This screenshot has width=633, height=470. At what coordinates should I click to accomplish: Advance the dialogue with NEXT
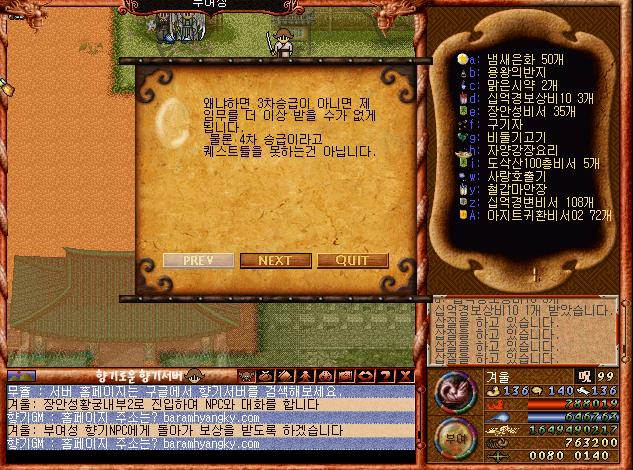[275, 261]
